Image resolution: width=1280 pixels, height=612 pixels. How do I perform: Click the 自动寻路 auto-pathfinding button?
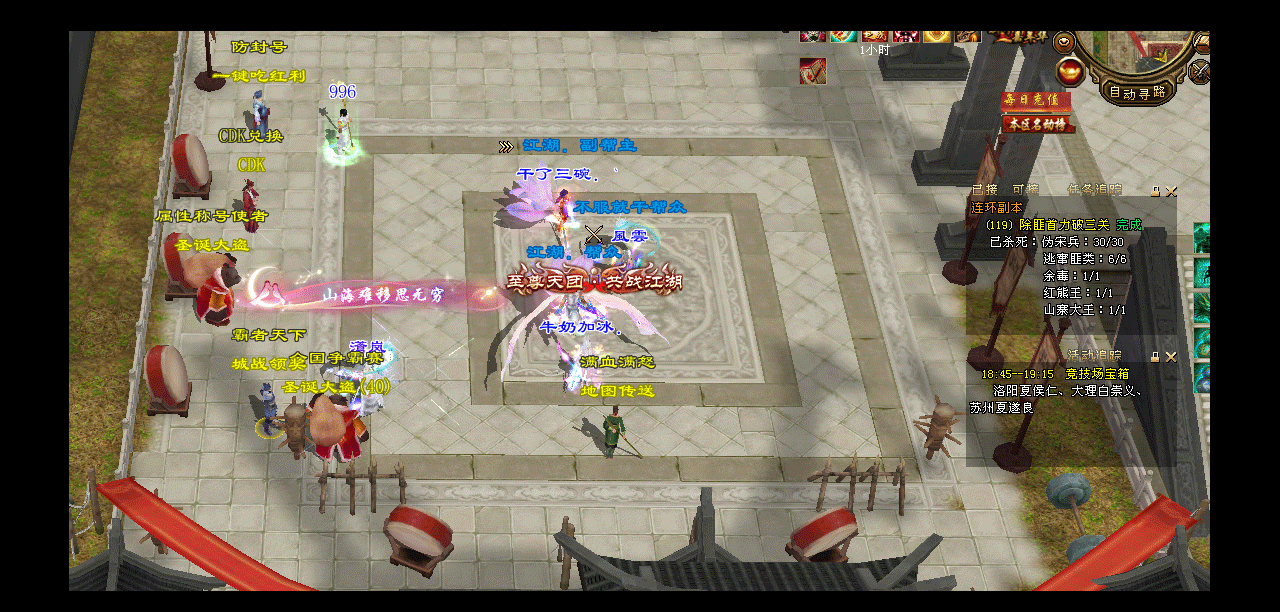[1138, 92]
